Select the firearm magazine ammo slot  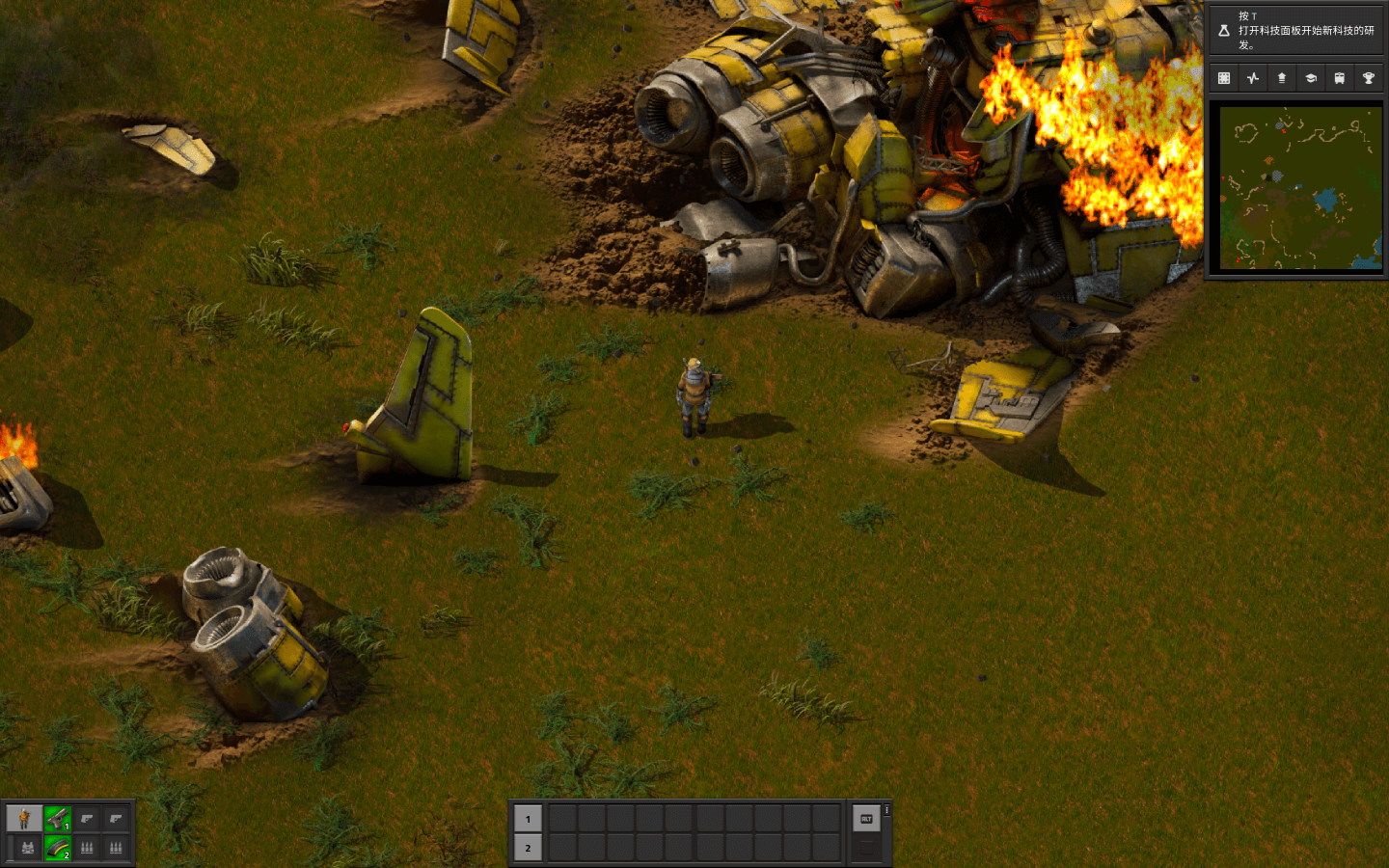pyautogui.click(x=58, y=848)
